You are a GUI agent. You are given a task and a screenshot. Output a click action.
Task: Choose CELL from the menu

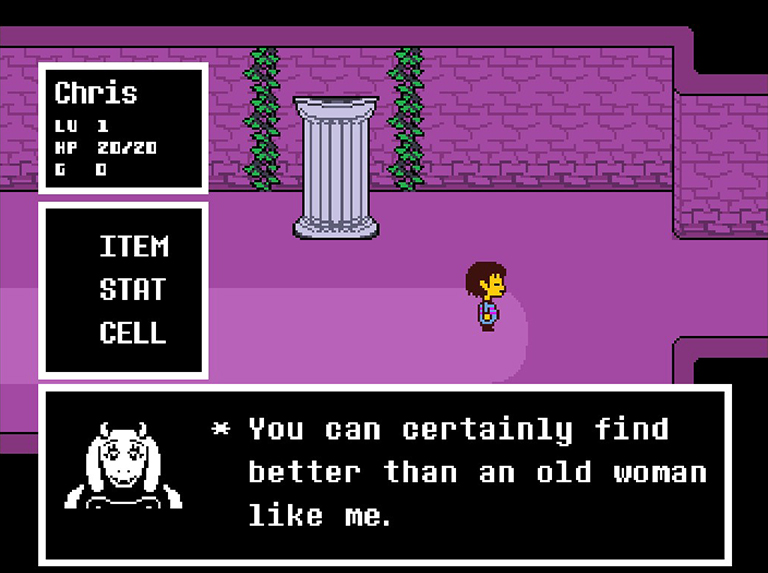click(134, 333)
